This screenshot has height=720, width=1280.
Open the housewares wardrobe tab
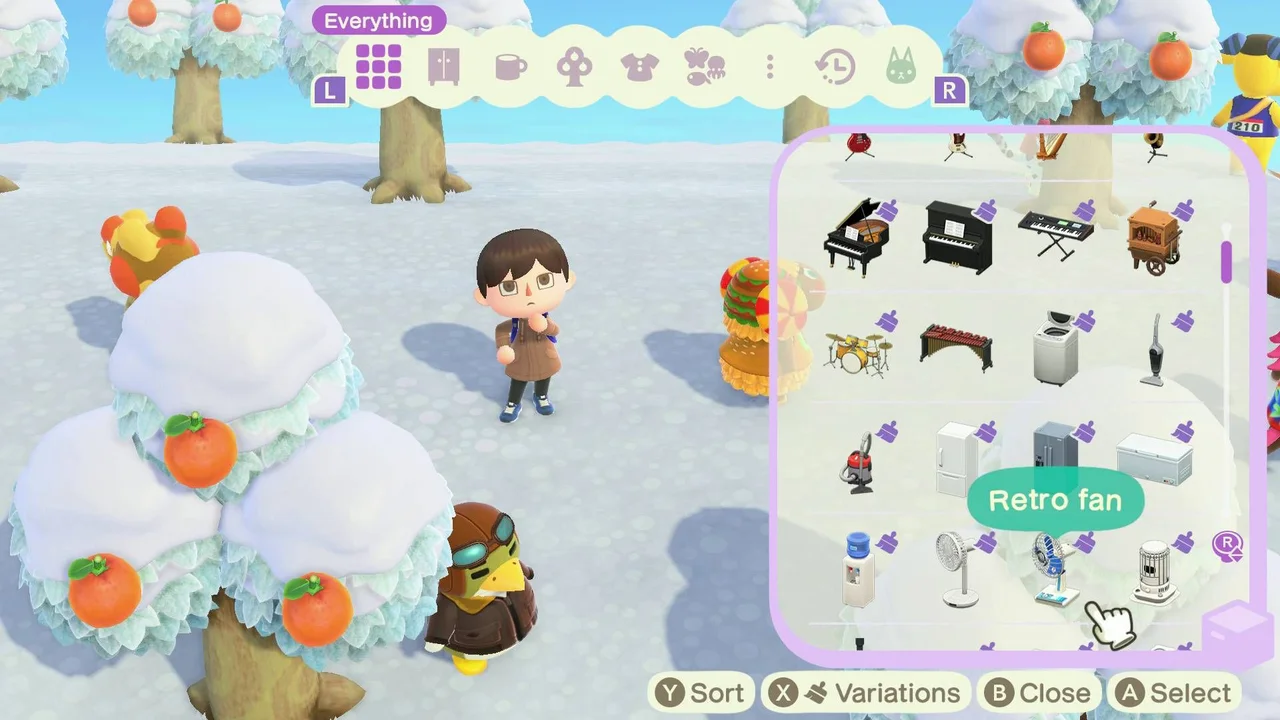click(x=443, y=65)
